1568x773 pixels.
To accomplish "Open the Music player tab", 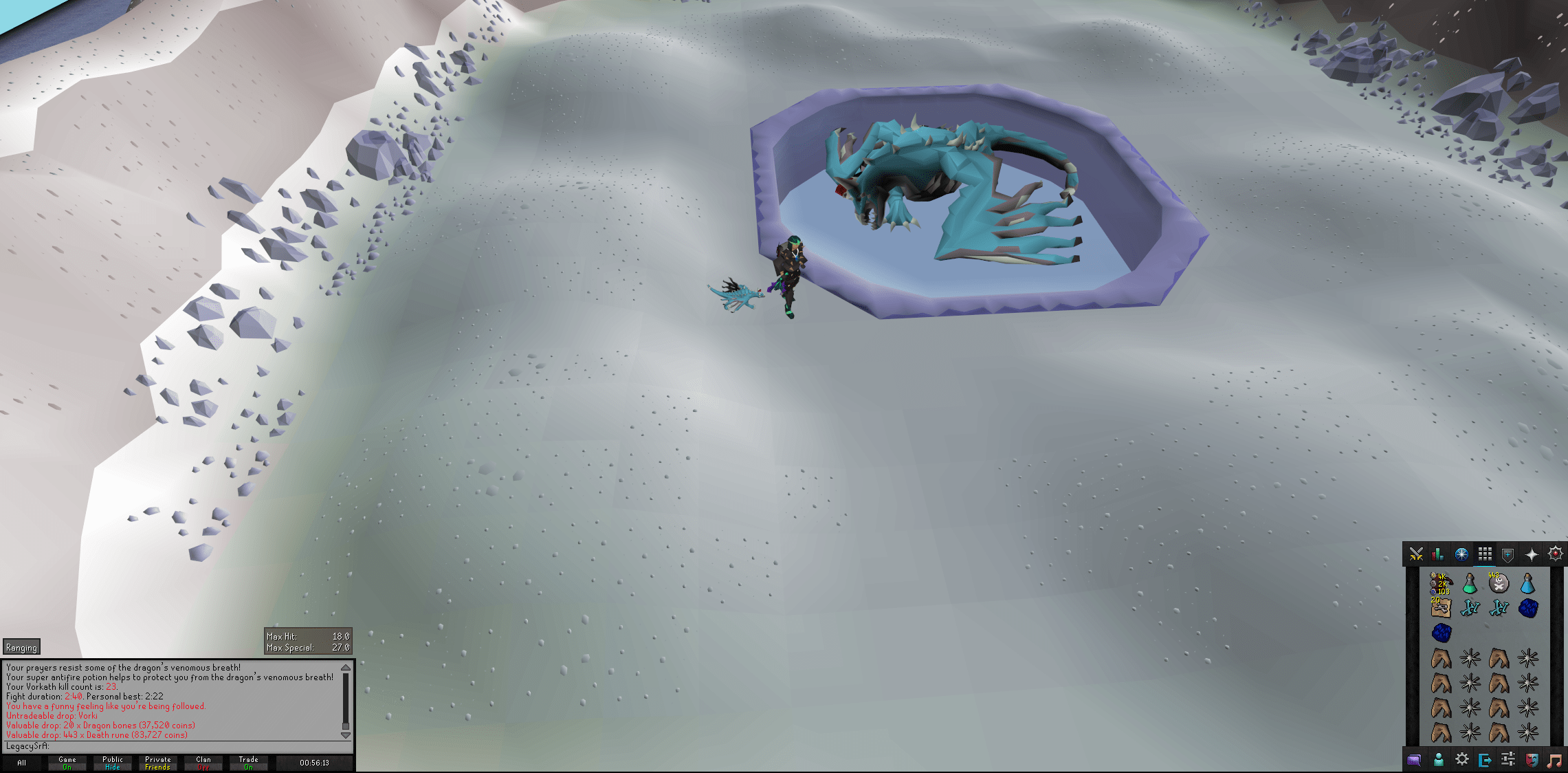I will pyautogui.click(x=1555, y=761).
